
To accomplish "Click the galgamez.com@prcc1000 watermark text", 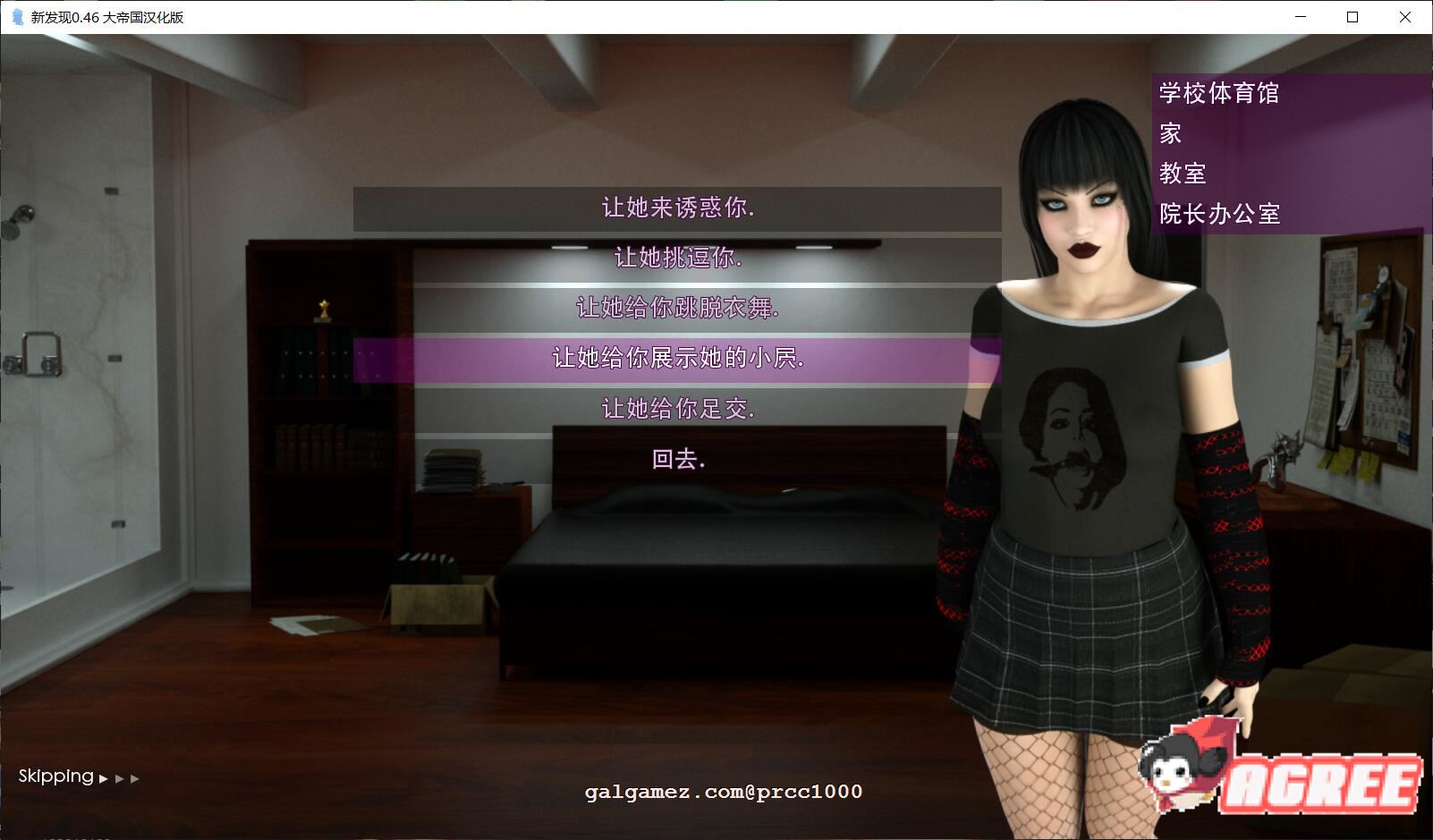I will click(723, 792).
